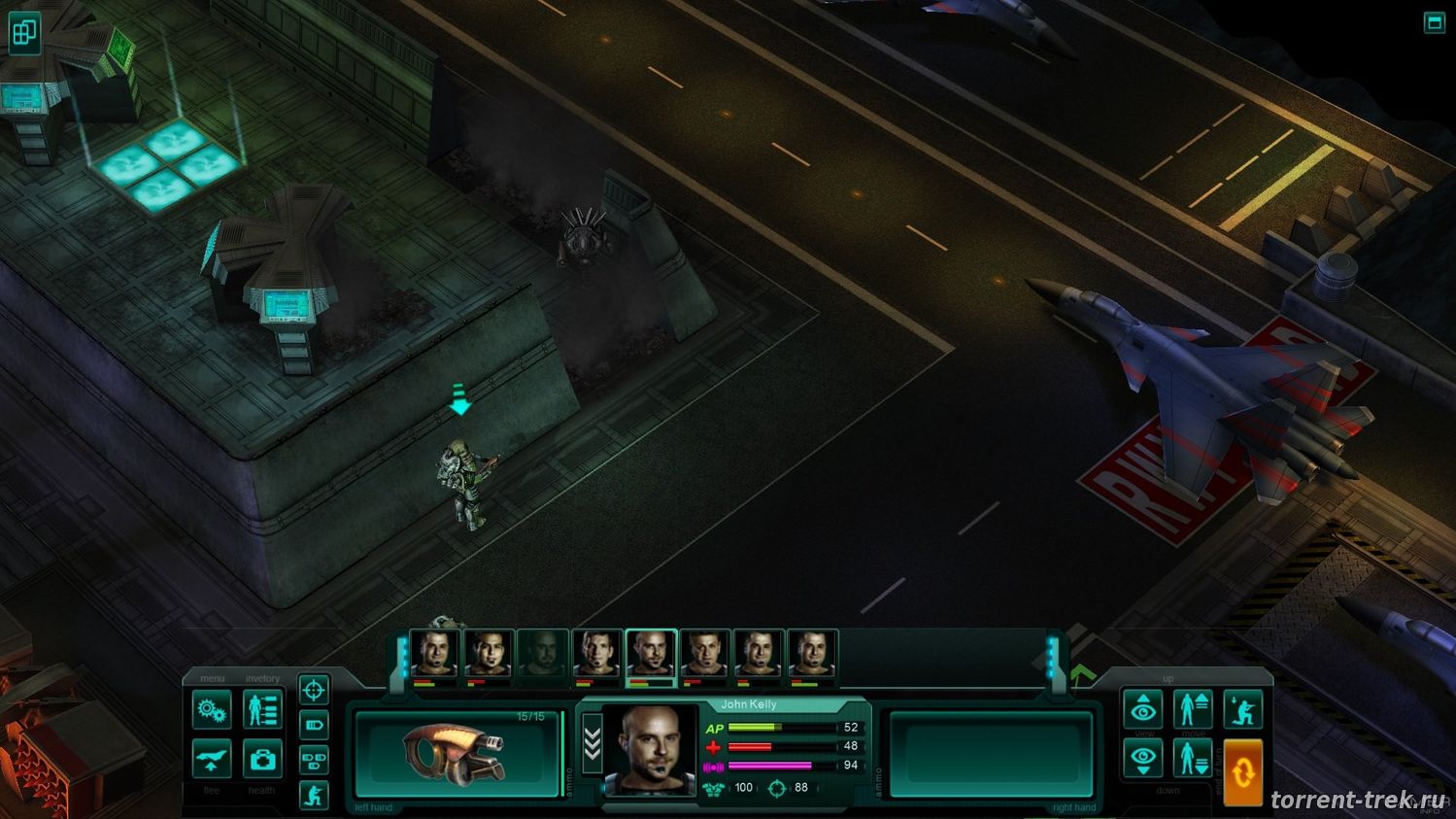Use the health medkit button
The image size is (1456, 819).
(x=262, y=759)
